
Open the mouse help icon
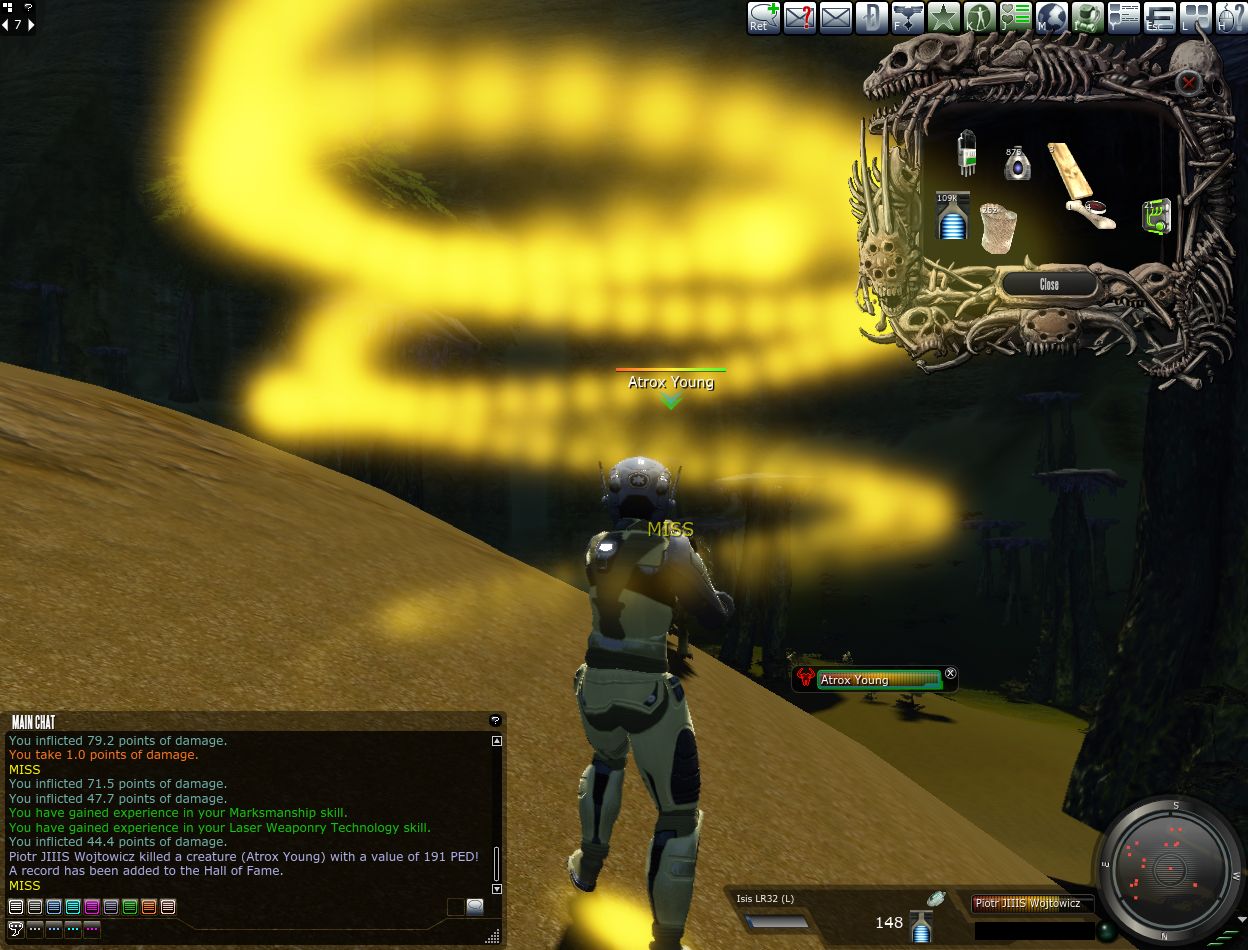pos(1231,18)
